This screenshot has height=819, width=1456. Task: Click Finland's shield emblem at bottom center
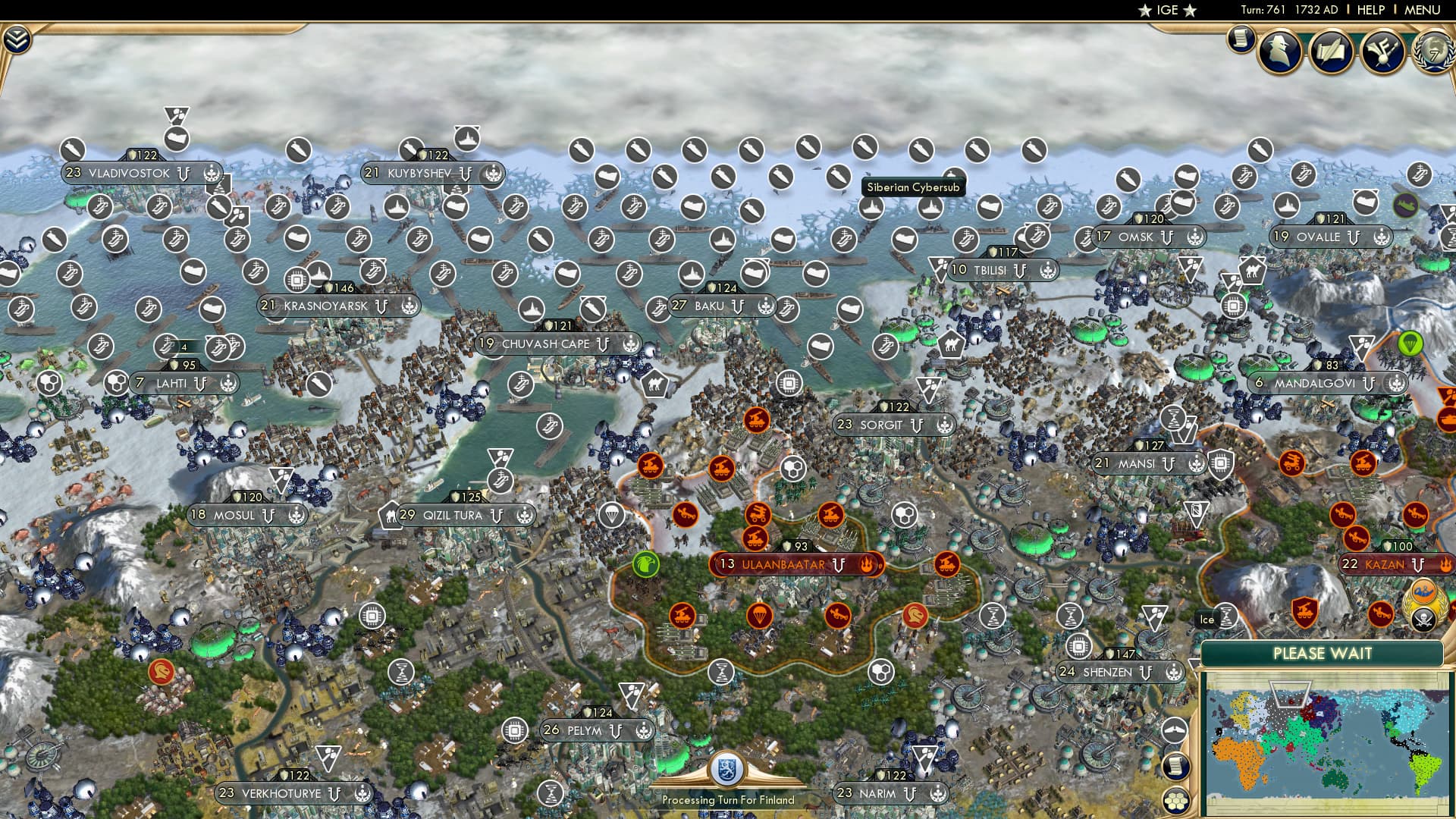point(726,770)
